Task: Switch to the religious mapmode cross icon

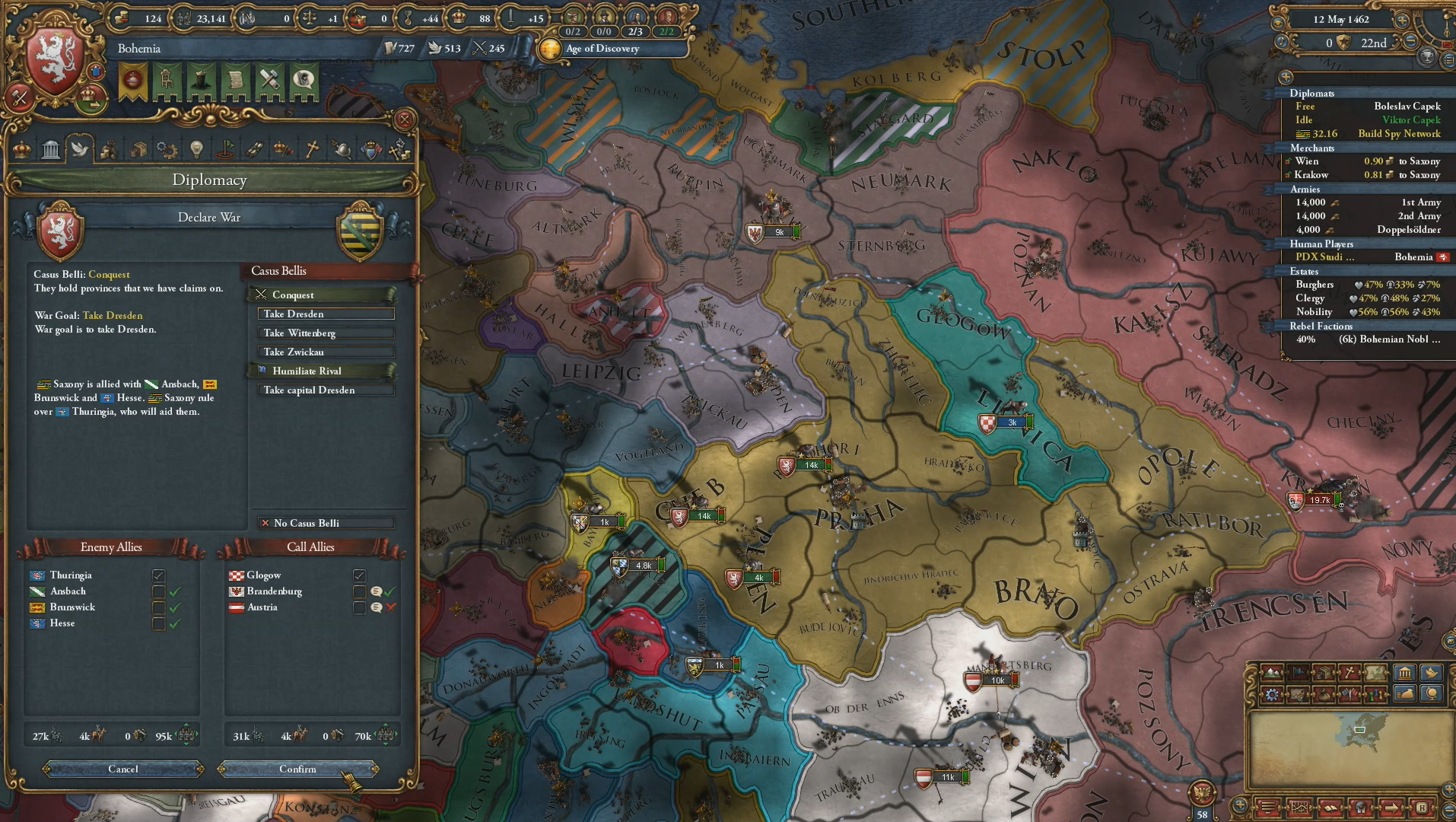Action: point(1350,672)
